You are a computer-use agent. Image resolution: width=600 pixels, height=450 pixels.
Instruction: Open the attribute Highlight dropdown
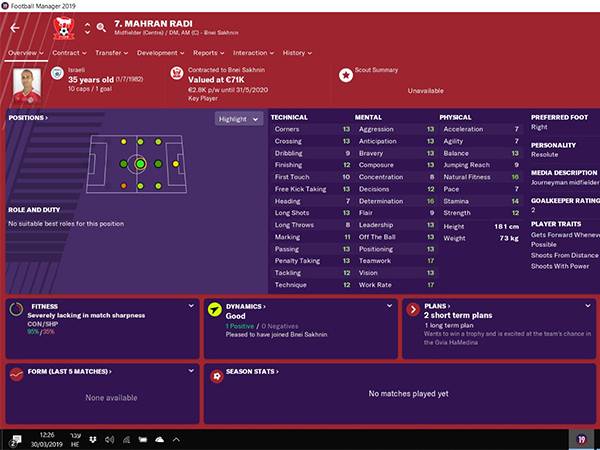[239, 118]
